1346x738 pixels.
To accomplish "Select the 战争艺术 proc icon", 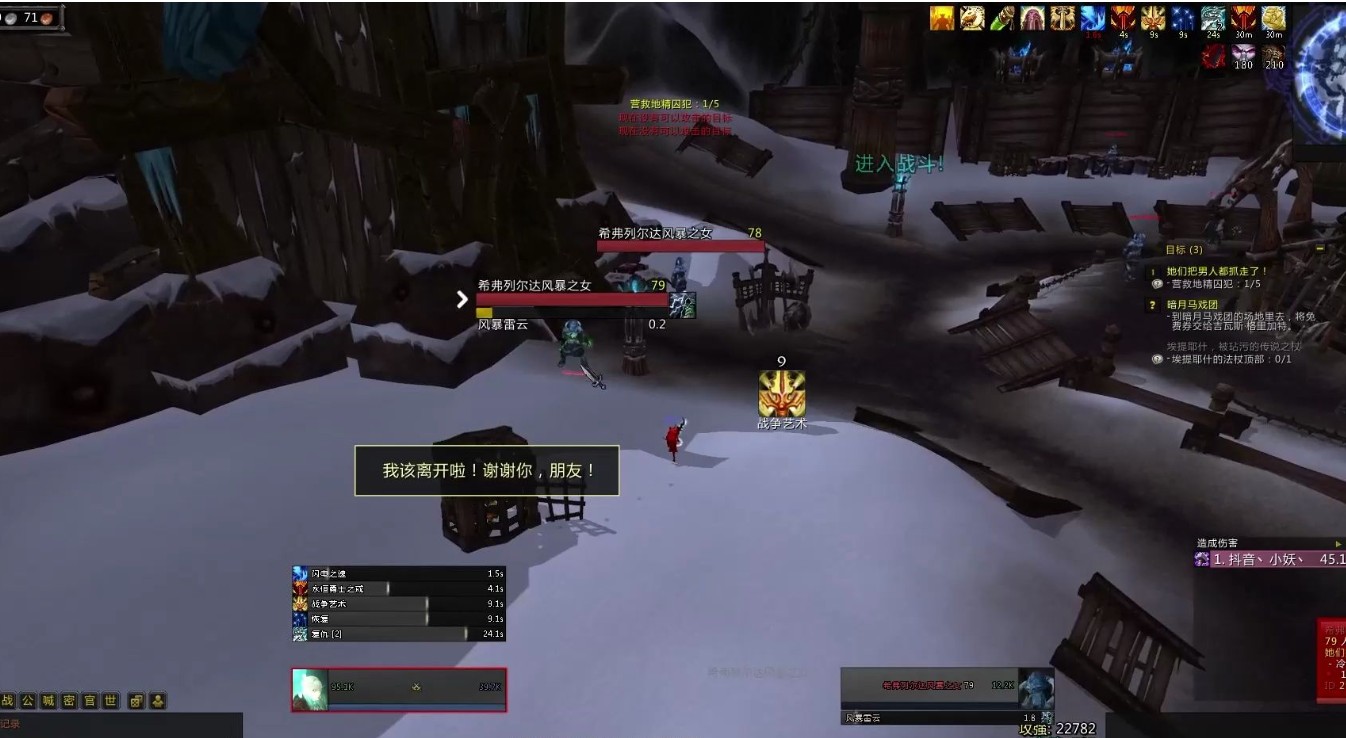I will (781, 393).
